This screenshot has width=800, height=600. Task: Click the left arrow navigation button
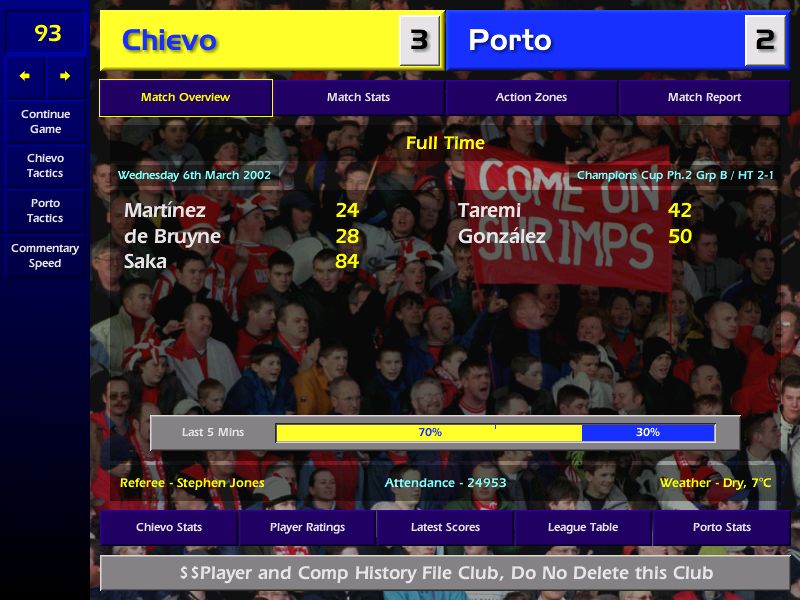pos(25,76)
